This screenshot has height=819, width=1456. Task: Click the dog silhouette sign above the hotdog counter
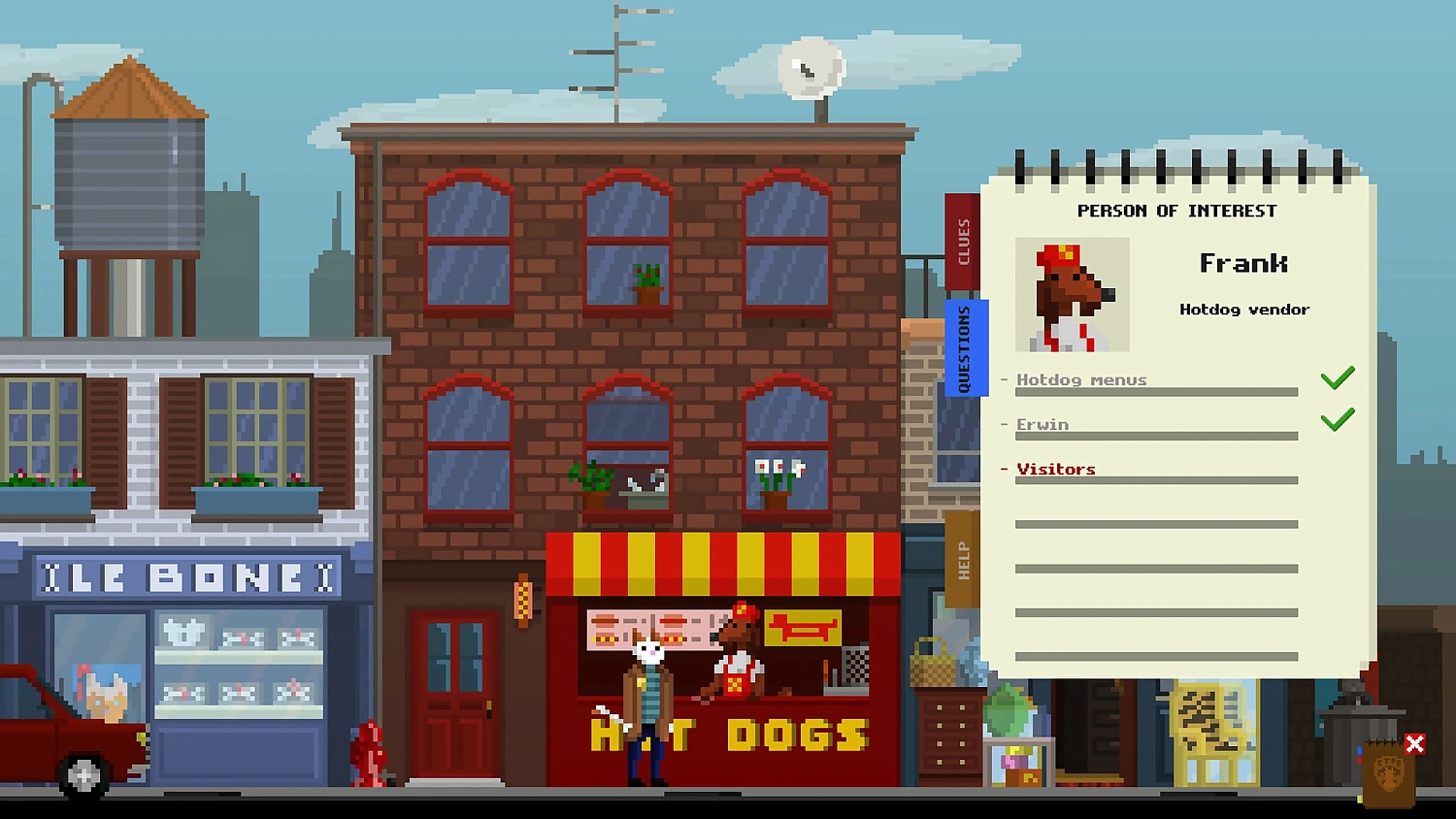point(801,629)
